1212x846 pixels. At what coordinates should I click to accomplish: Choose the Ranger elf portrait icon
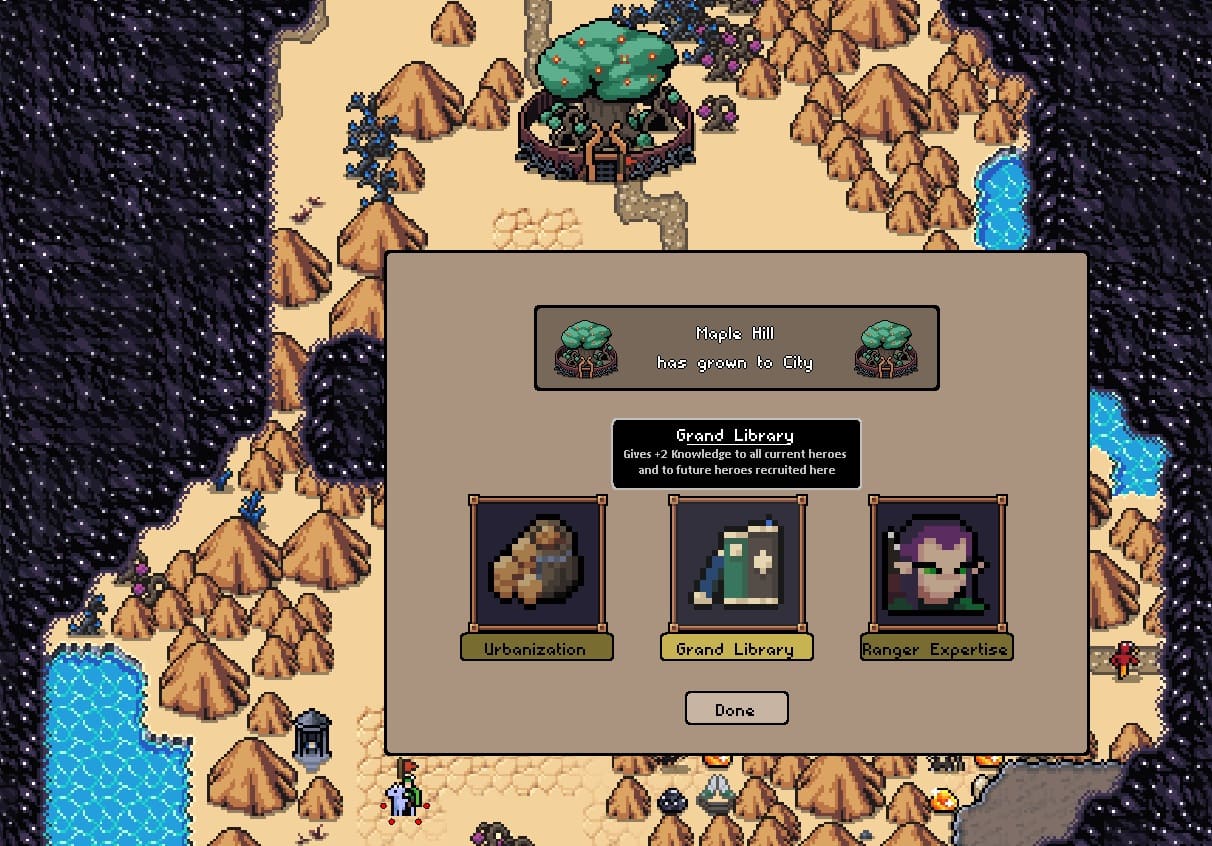937,563
